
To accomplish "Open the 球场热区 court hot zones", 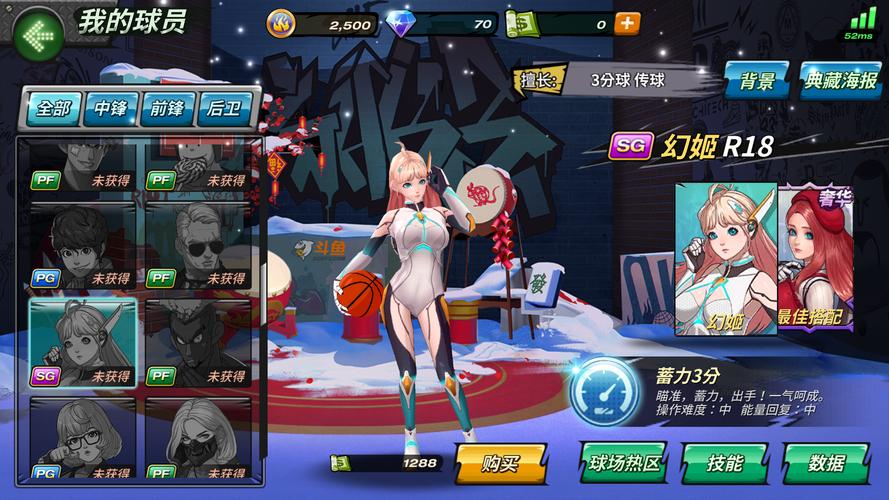I will (622, 464).
